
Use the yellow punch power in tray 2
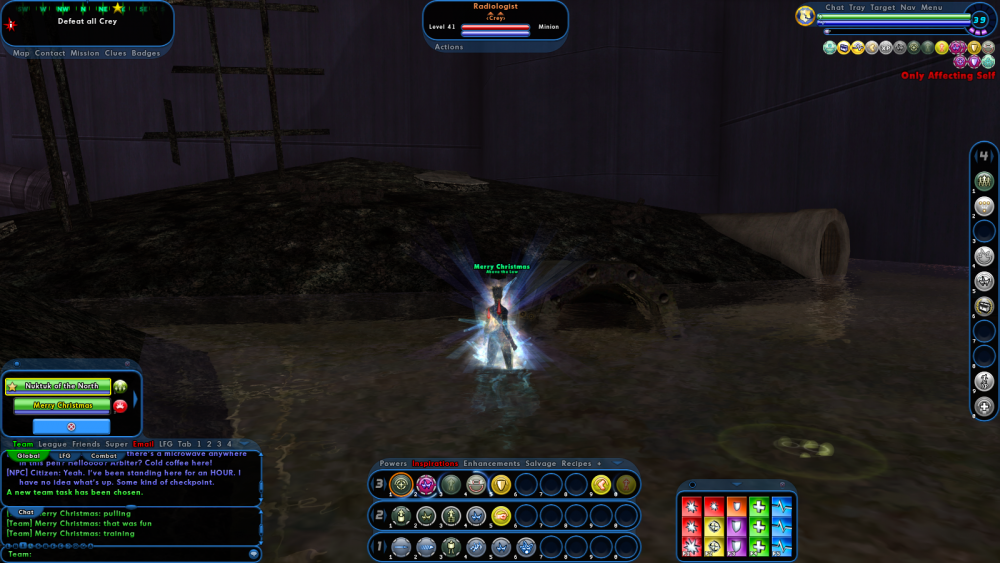(x=501, y=516)
